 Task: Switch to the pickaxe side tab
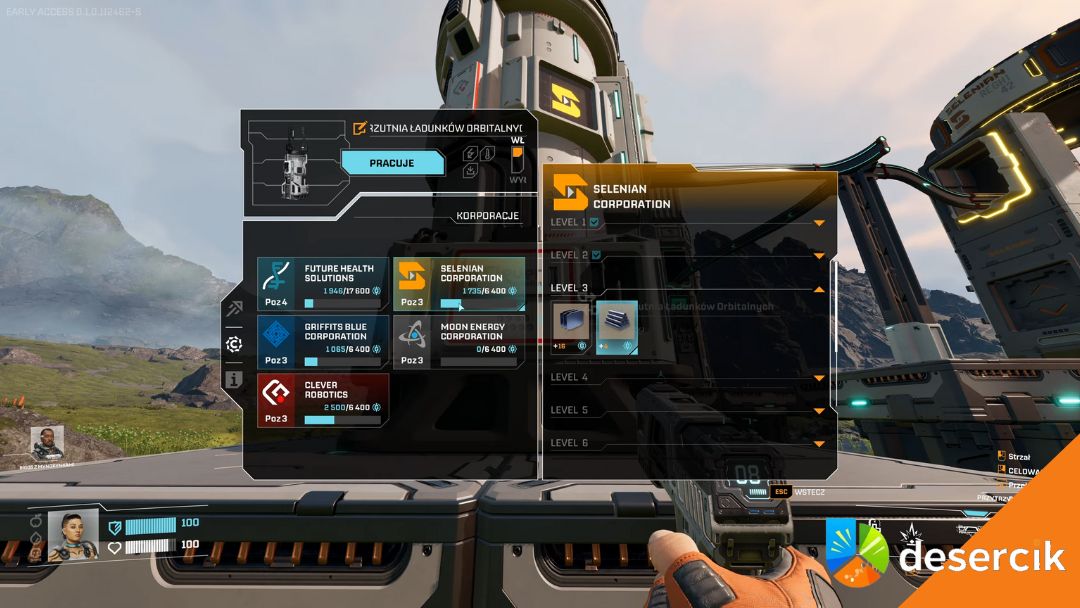[x=233, y=308]
